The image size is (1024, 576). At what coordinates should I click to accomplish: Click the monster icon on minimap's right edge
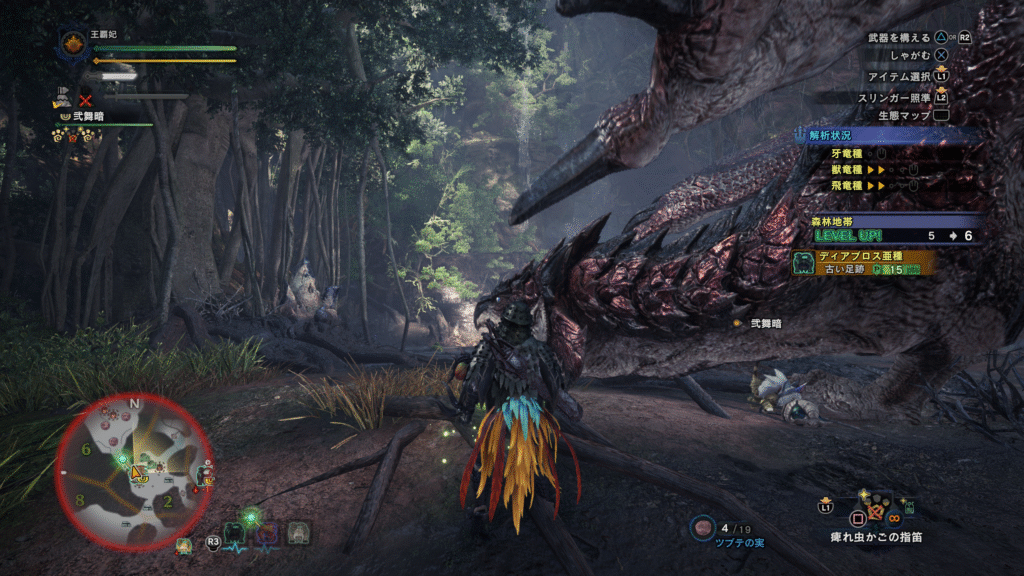tap(205, 474)
